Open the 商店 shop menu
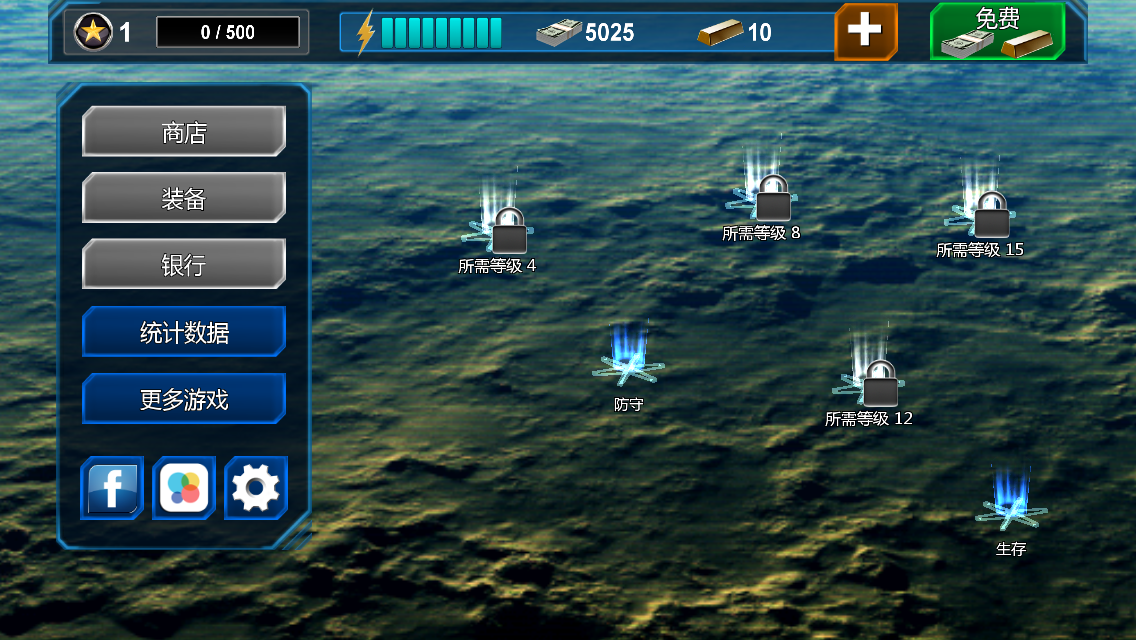Screen dimensions: 1136x640 pos(184,132)
